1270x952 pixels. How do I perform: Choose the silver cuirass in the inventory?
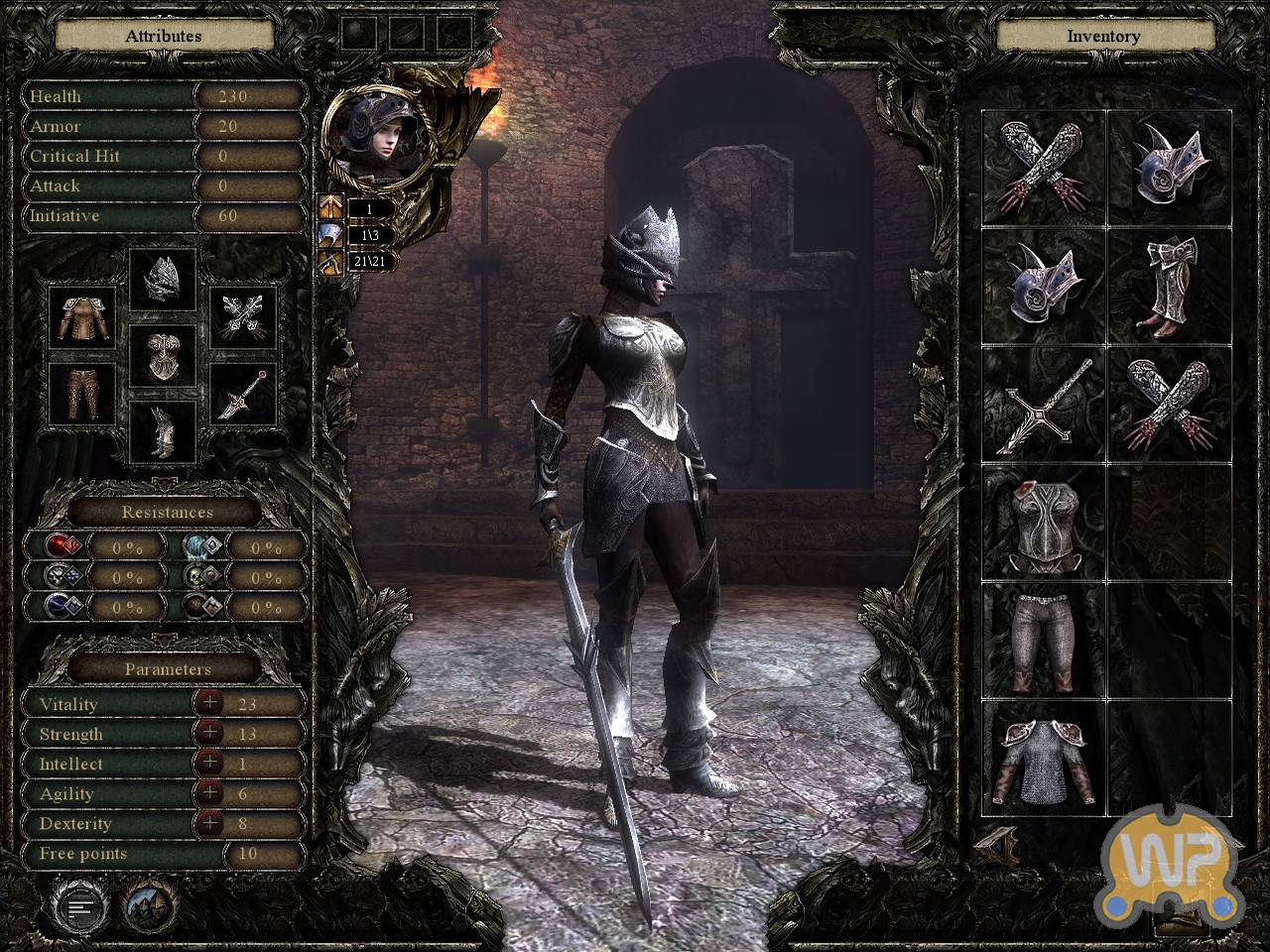[1044, 524]
